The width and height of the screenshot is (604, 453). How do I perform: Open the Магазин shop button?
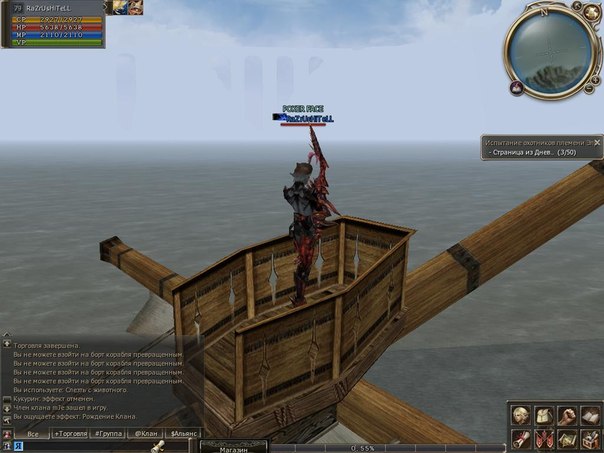point(233,448)
